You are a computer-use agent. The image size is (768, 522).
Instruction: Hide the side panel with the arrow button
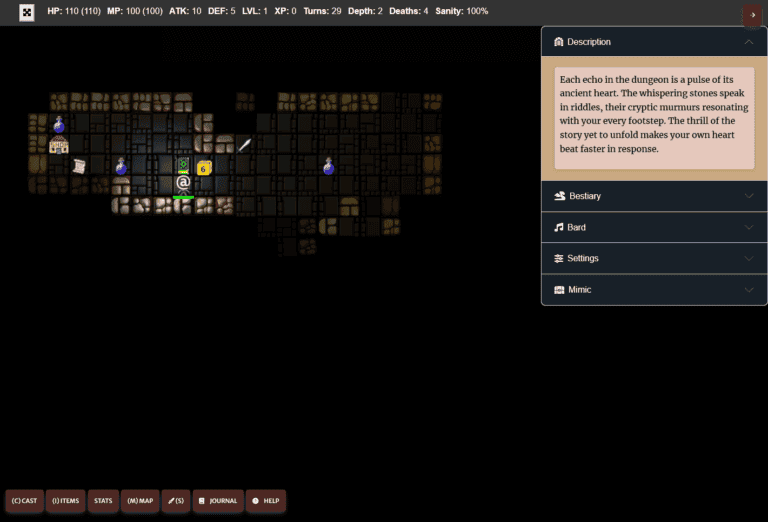(x=752, y=14)
